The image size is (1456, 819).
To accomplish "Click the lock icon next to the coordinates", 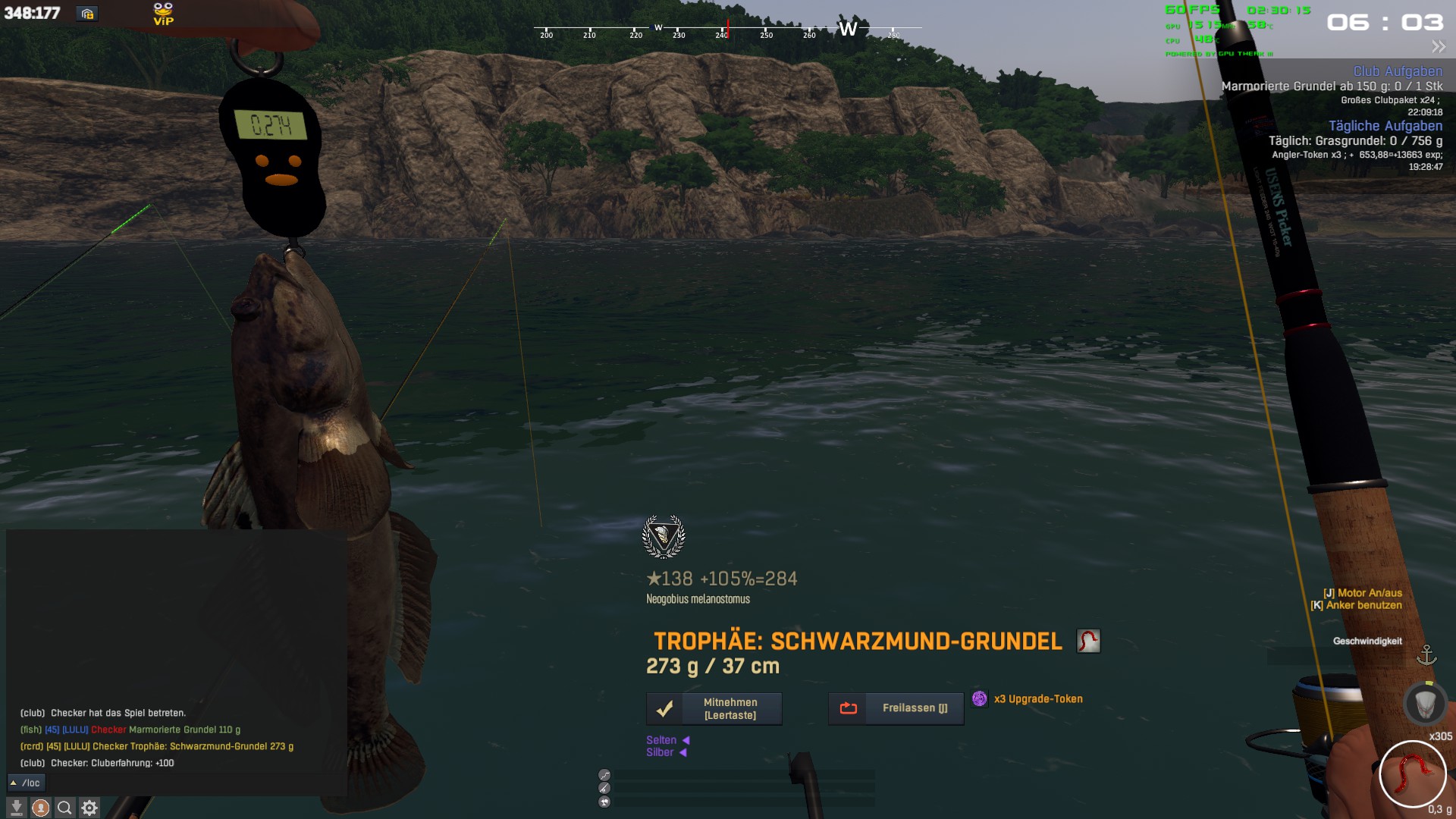I will tap(87, 14).
